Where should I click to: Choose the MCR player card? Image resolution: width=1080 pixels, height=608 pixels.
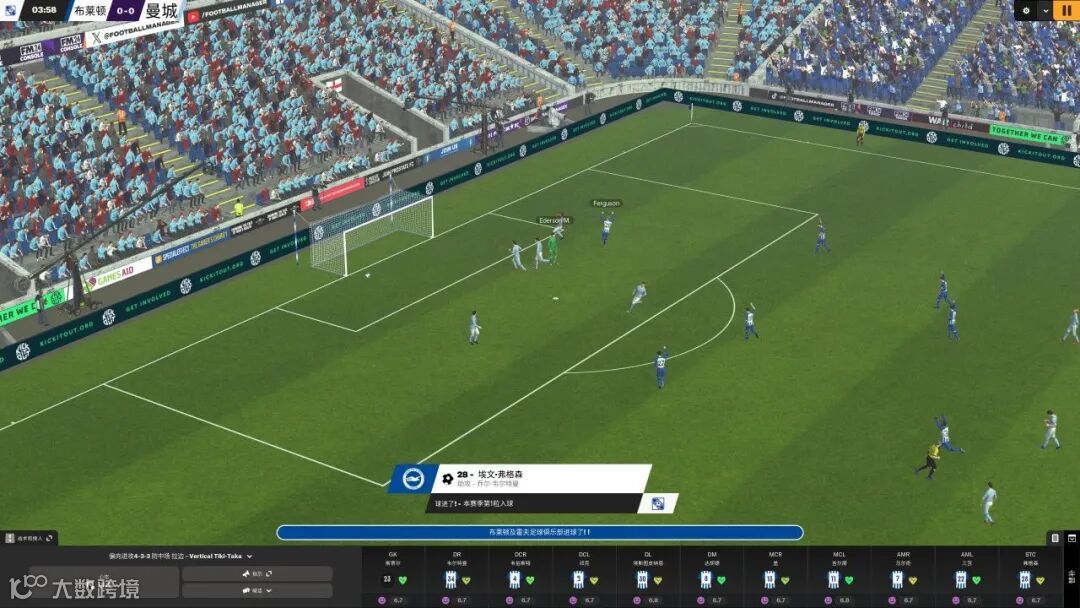pos(774,577)
